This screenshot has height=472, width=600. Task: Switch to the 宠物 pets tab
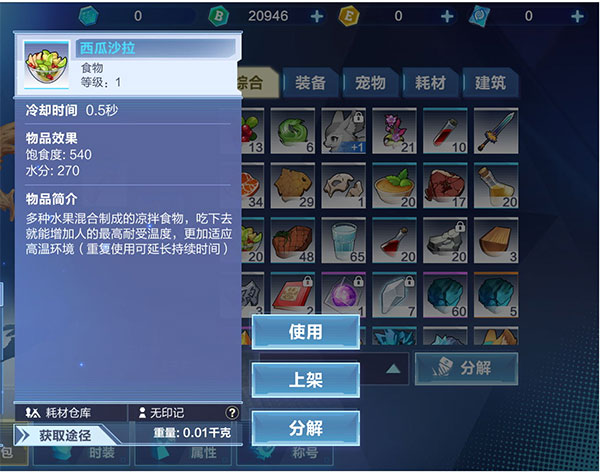pyautogui.click(x=370, y=83)
